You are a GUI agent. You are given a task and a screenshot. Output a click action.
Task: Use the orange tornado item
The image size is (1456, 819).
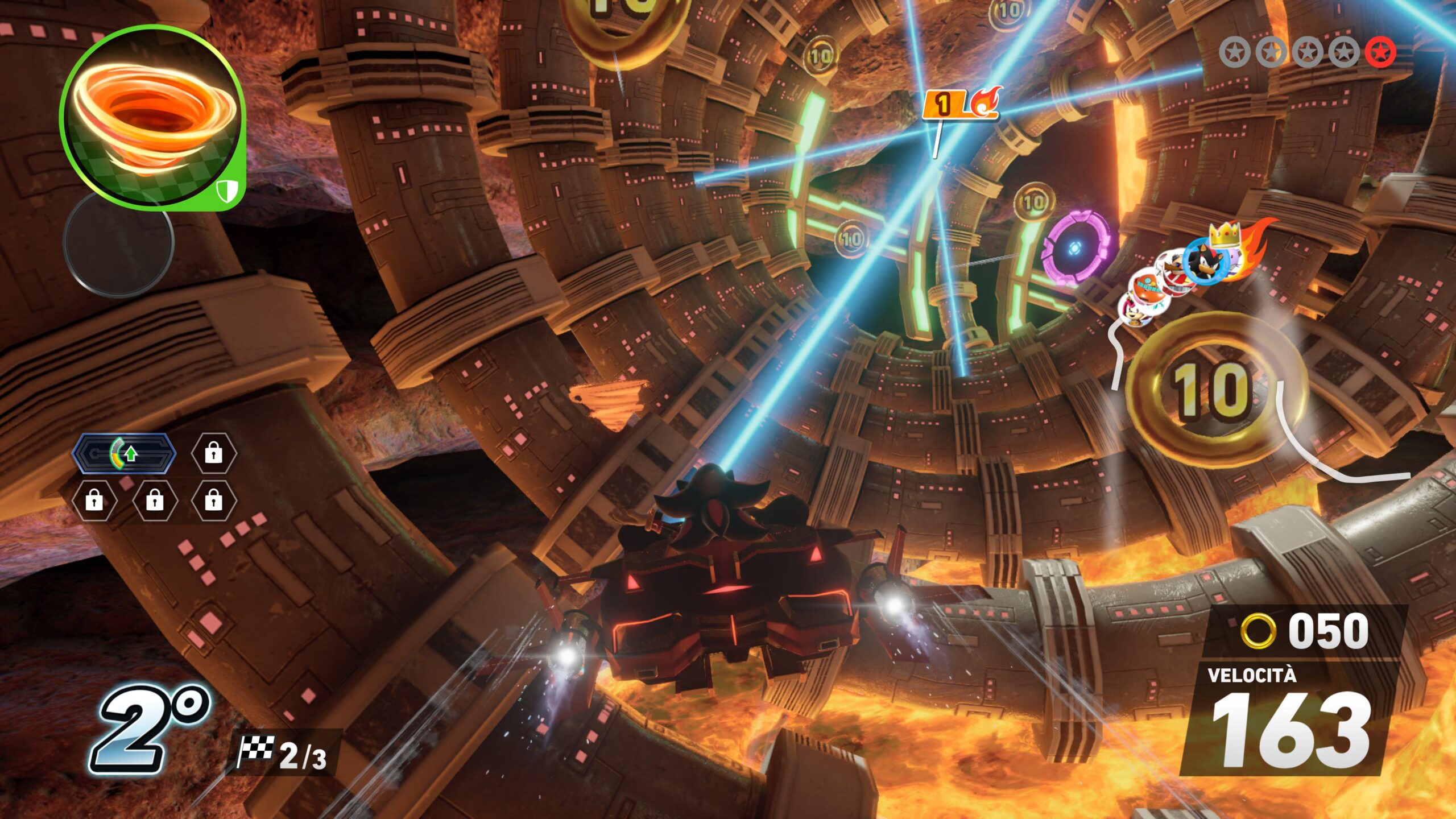pyautogui.click(x=151, y=118)
